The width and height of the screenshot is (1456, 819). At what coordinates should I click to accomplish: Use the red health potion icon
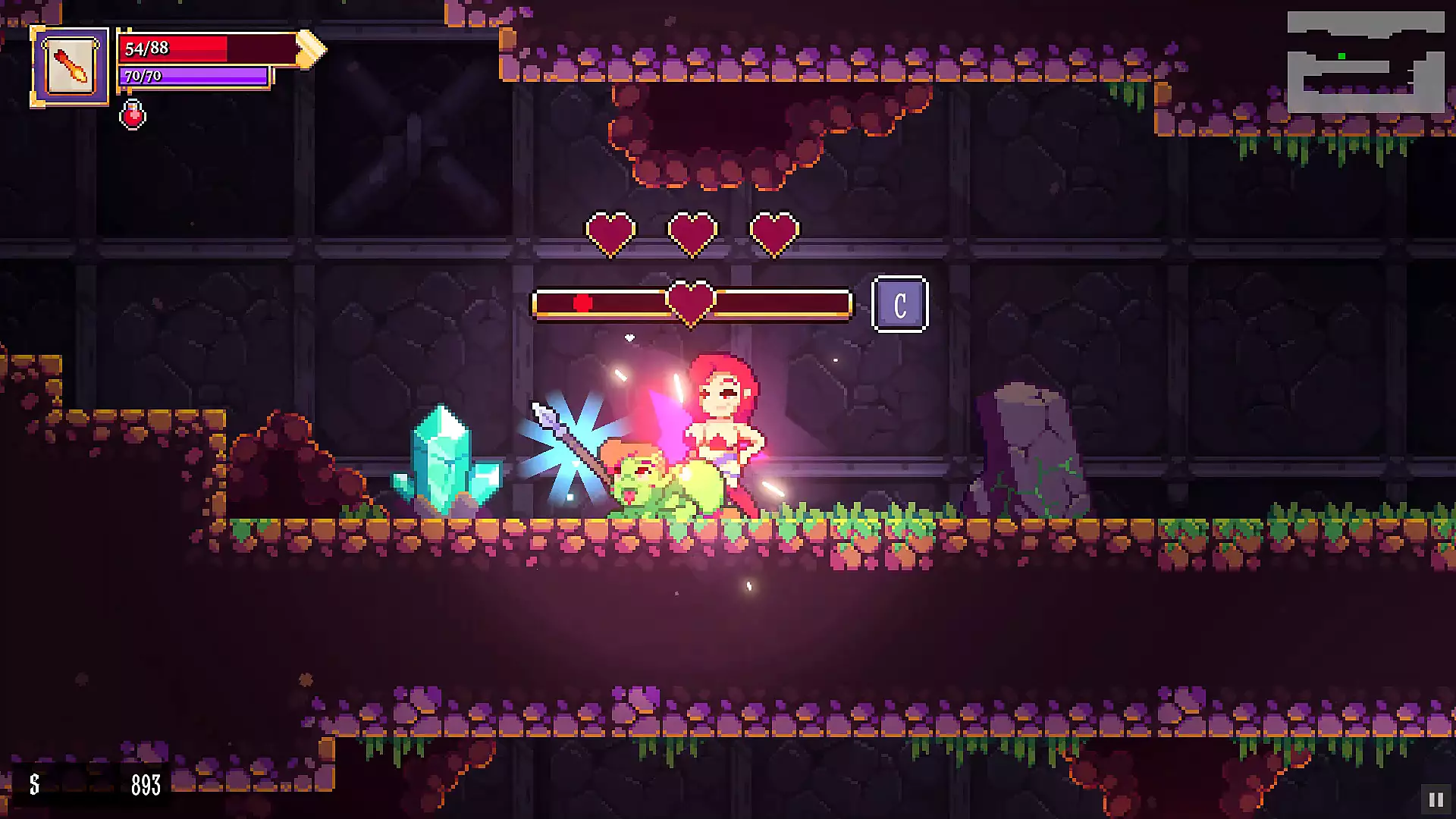(133, 115)
